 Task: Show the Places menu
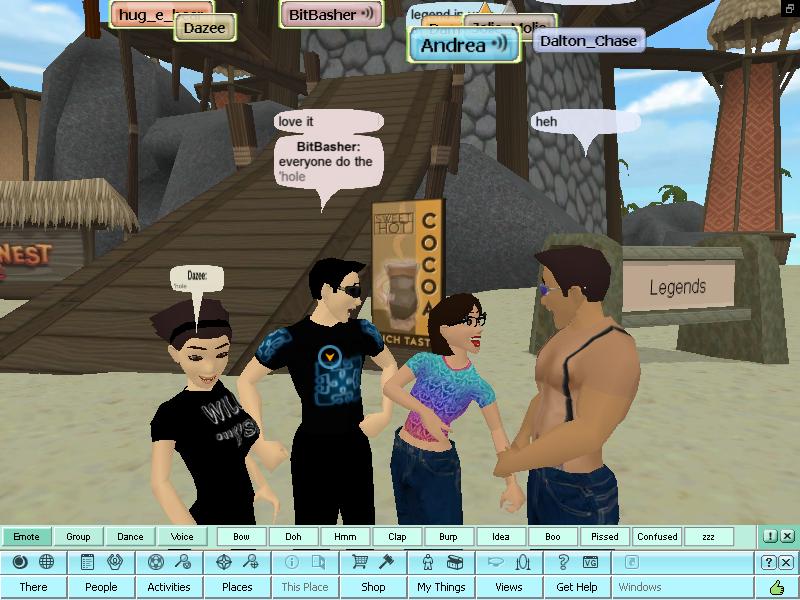[237, 587]
